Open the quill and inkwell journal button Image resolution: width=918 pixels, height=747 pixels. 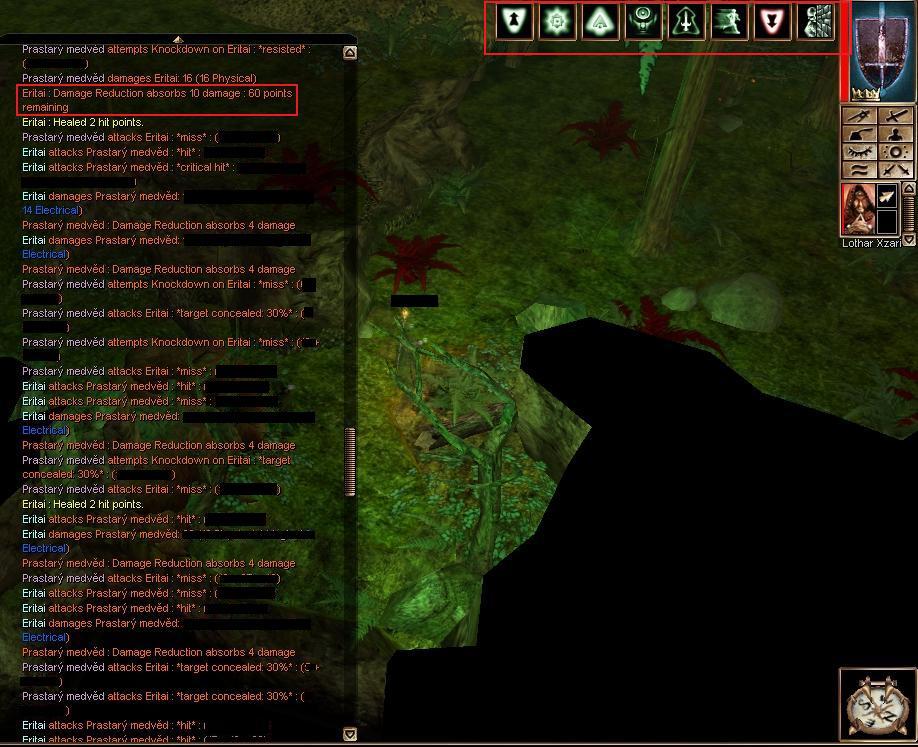pos(858,134)
